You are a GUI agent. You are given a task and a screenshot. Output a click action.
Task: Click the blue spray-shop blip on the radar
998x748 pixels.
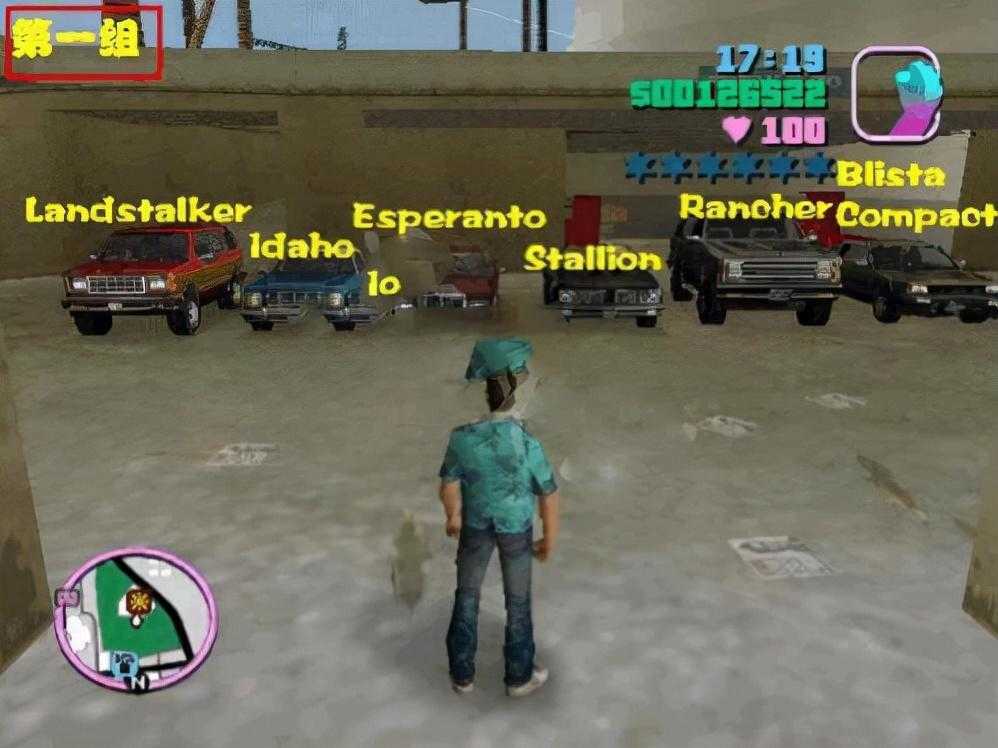tap(123, 662)
